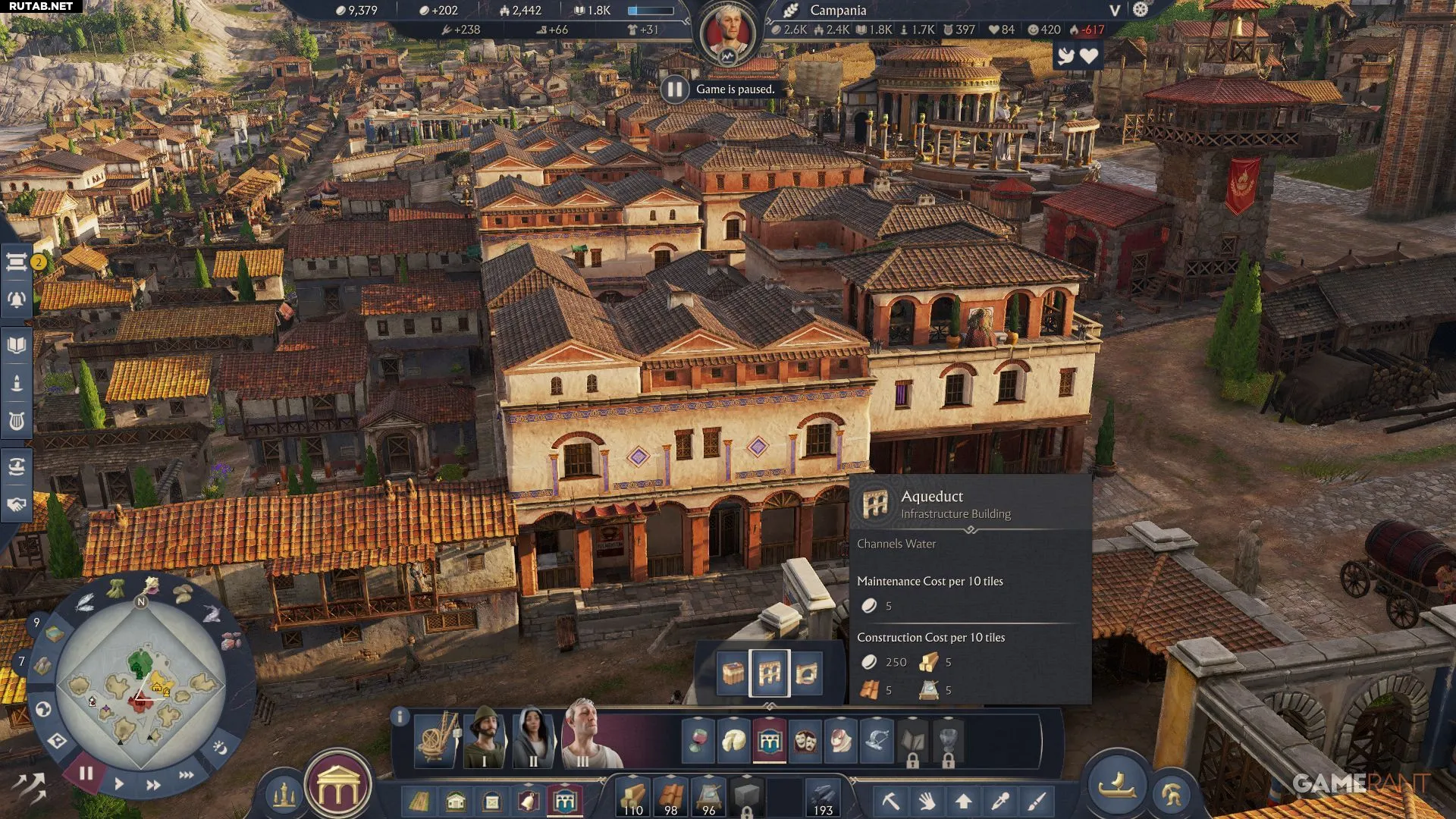Choose the tier II hooded woman portrait
Image resolution: width=1456 pixels, height=819 pixels.
click(x=534, y=737)
